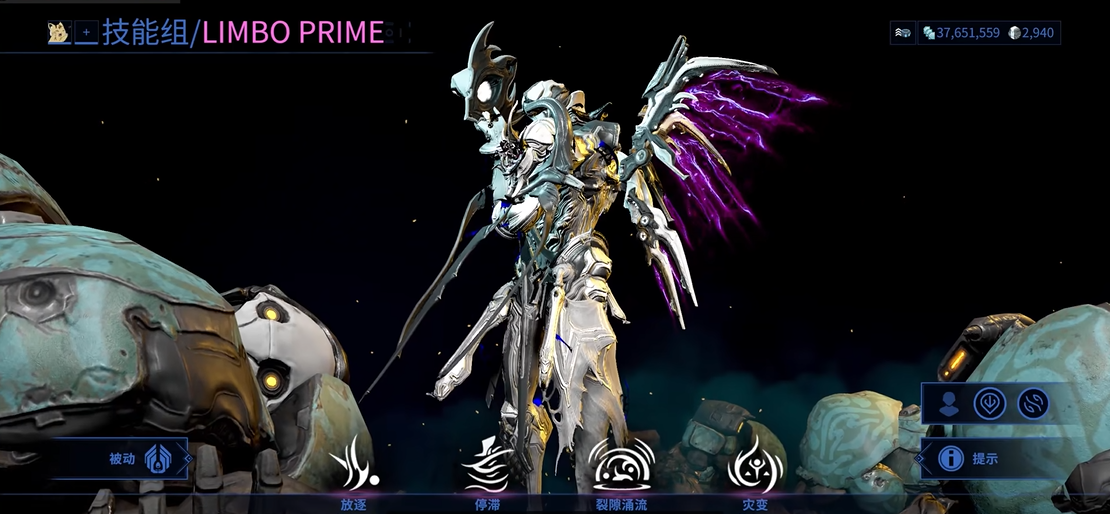
Task: Select the 放逐 (Banish) ability icon
Action: click(353, 467)
